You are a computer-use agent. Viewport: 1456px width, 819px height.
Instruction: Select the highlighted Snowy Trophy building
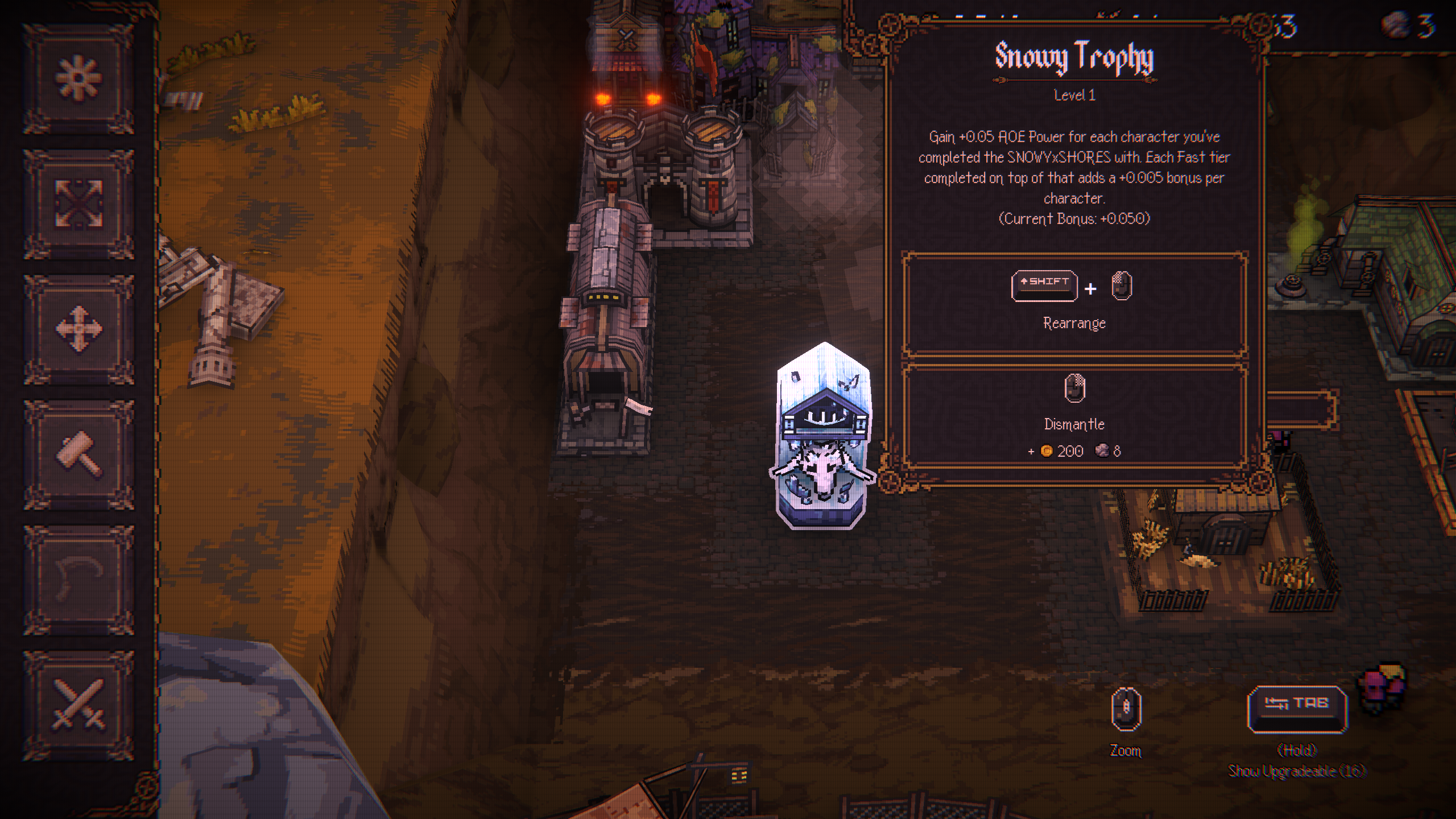coord(822,437)
